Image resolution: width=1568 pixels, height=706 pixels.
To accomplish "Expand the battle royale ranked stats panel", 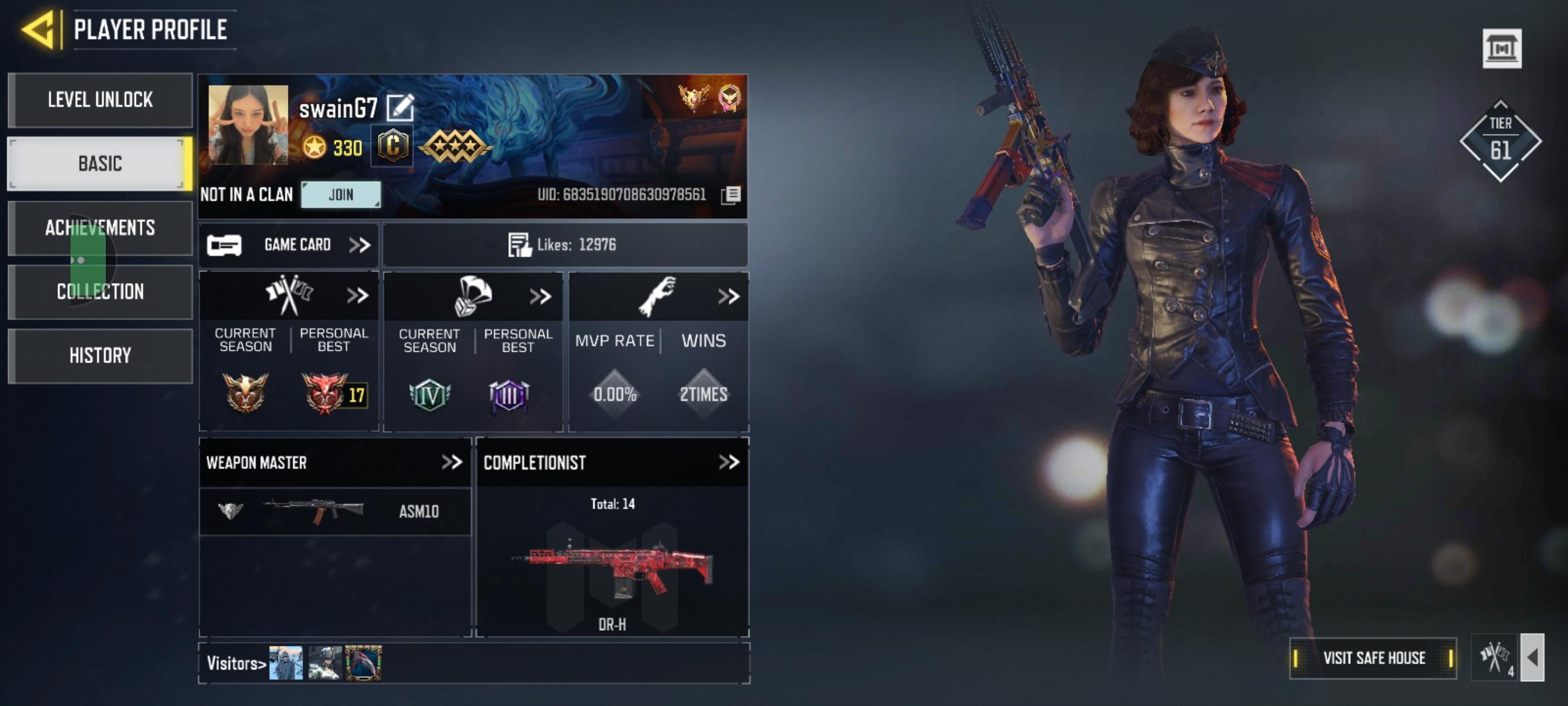I will tap(540, 297).
